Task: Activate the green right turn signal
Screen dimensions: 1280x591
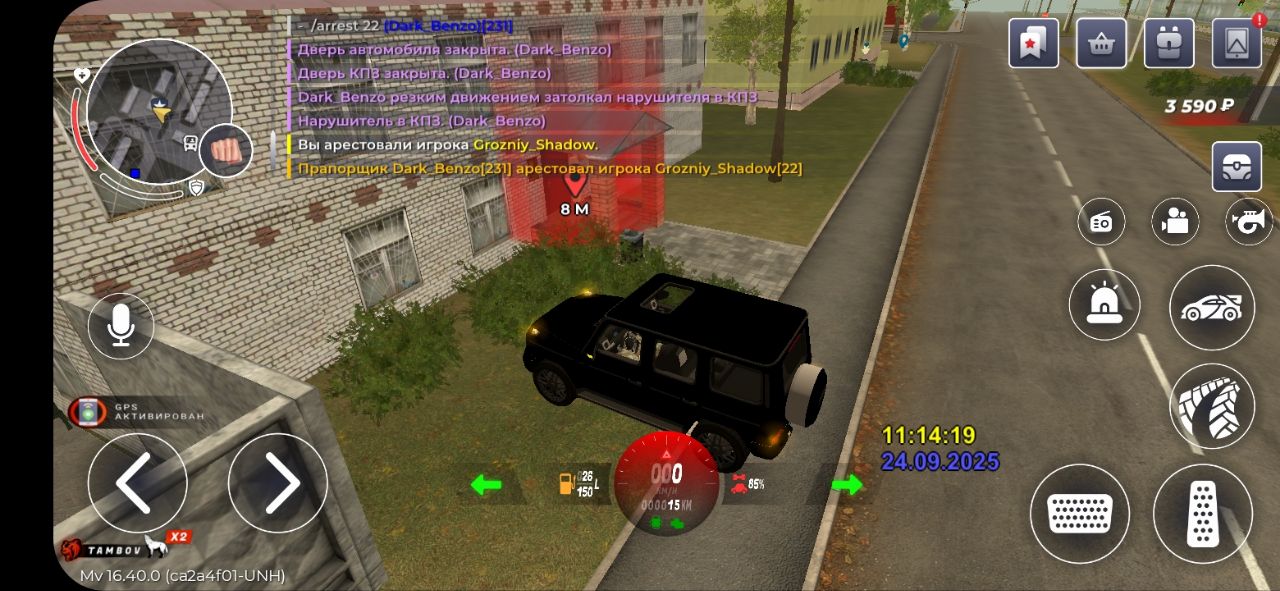Action: click(846, 485)
